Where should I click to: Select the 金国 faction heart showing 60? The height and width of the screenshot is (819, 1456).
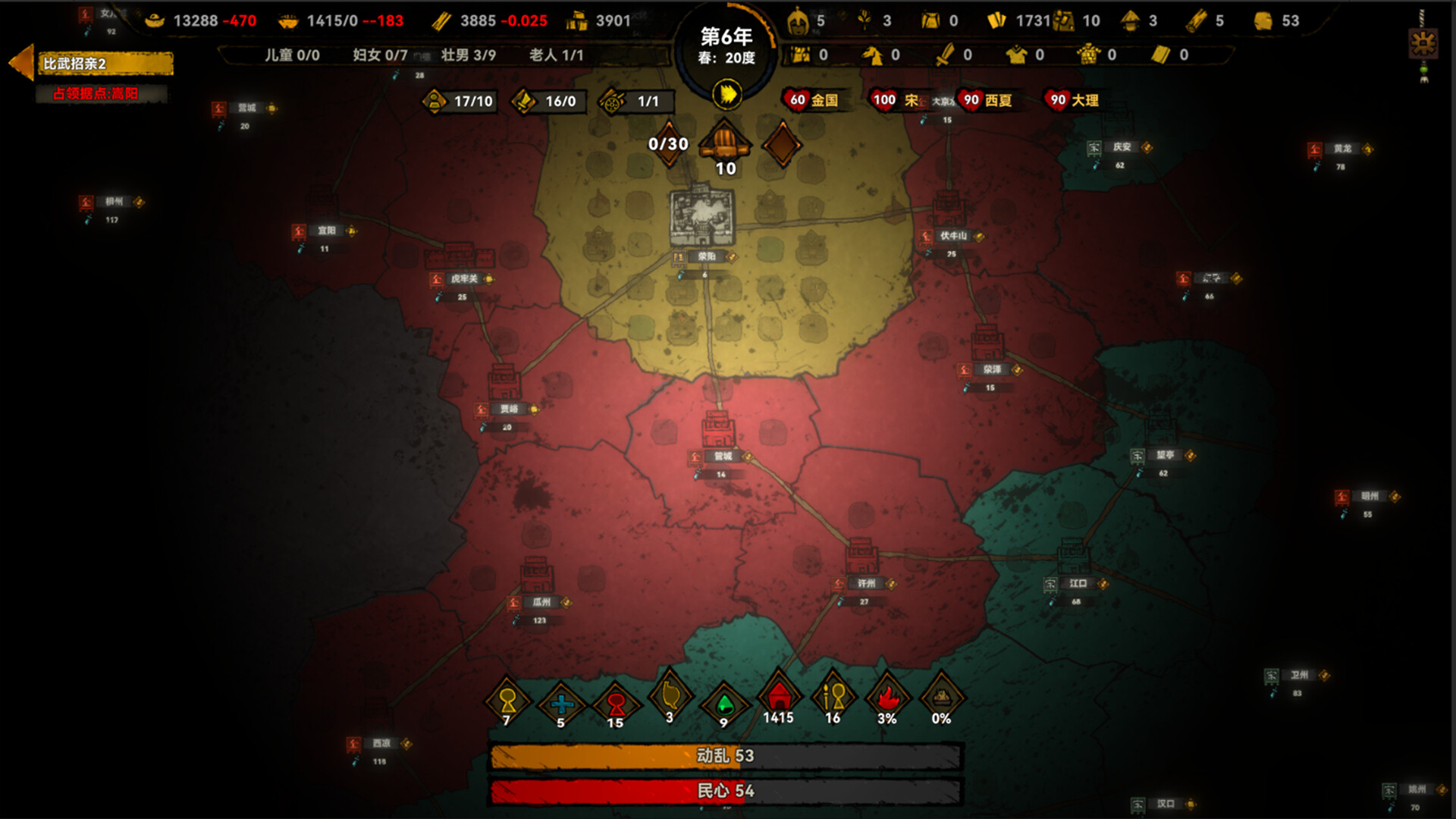click(795, 99)
